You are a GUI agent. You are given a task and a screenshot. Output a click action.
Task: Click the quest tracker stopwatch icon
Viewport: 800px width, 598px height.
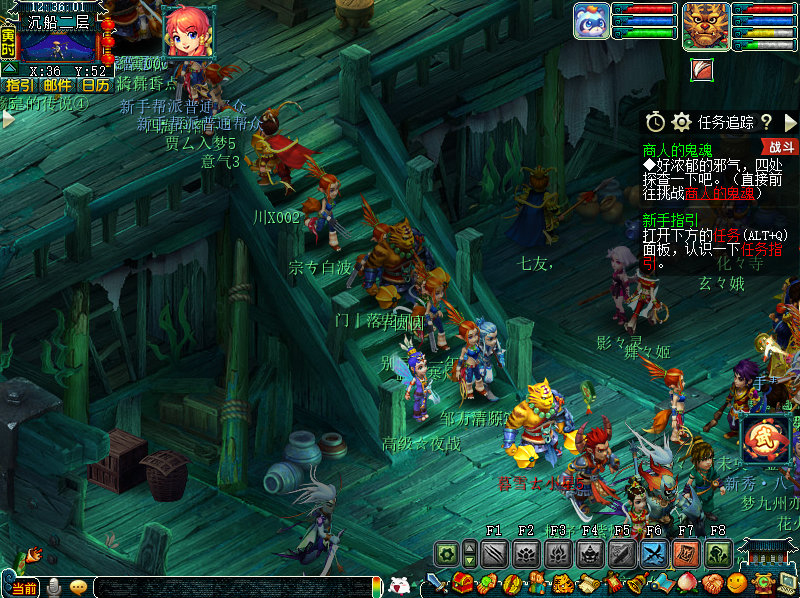[655, 122]
